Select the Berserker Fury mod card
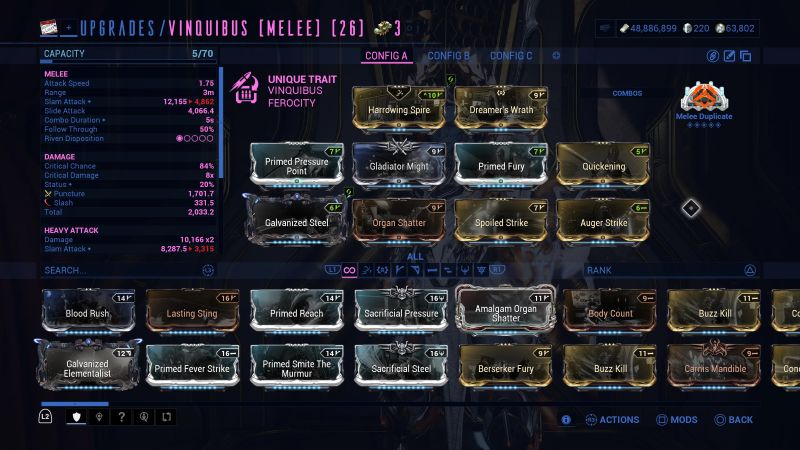This screenshot has height=450, width=800. 505,366
